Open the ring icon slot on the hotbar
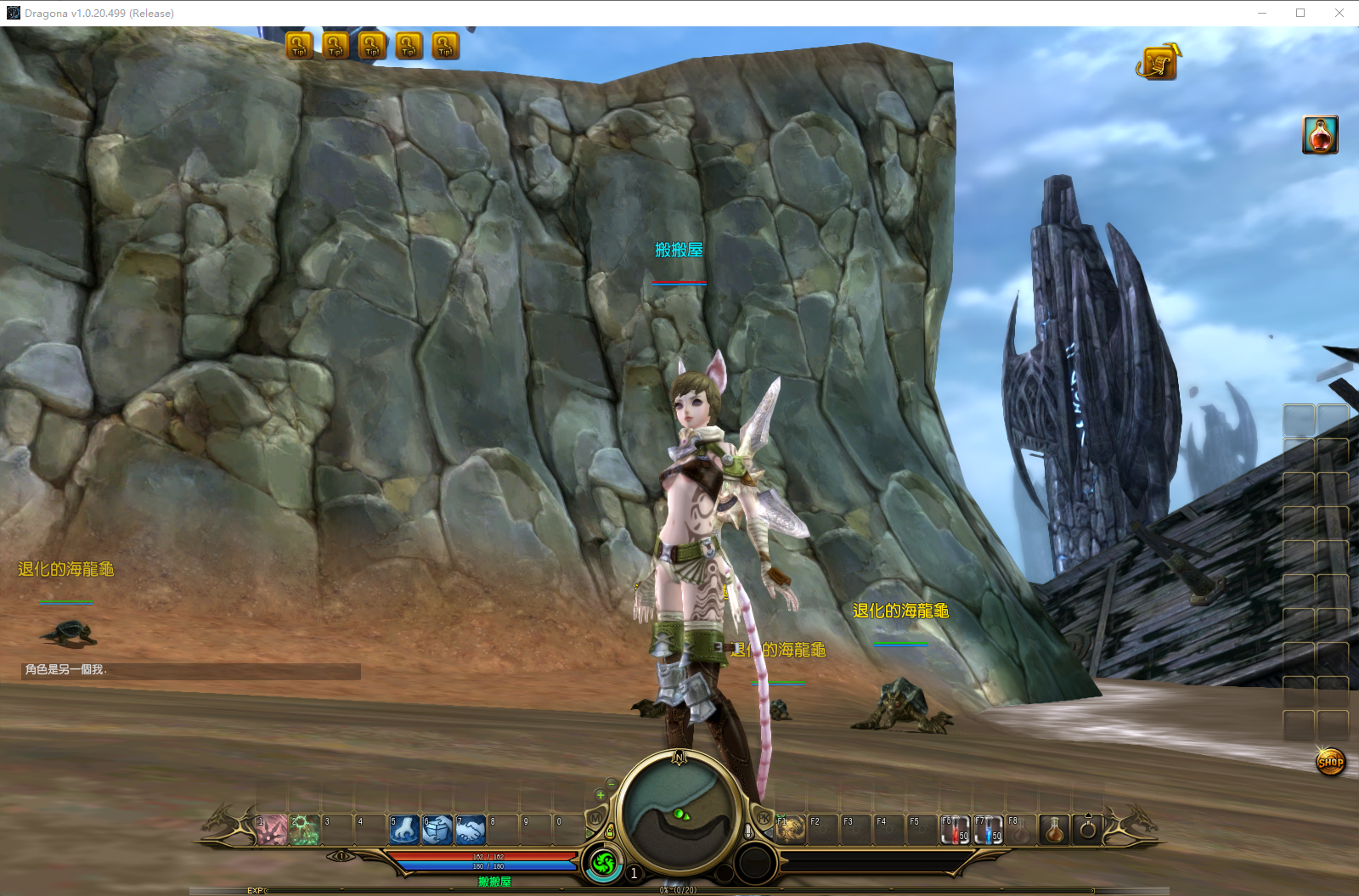1359x896 pixels. pyautogui.click(x=1087, y=830)
